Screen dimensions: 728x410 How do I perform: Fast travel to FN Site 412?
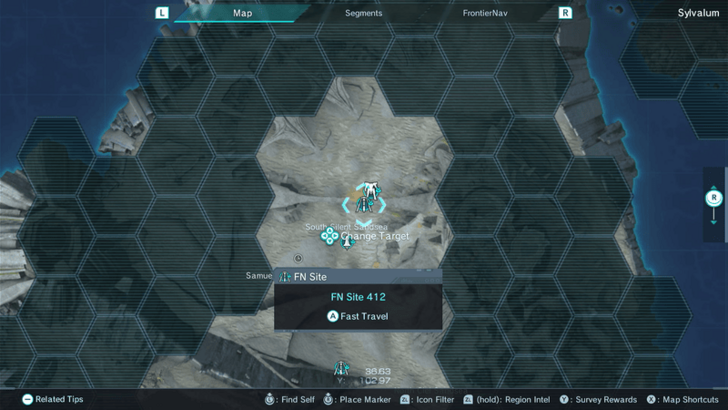(x=358, y=316)
